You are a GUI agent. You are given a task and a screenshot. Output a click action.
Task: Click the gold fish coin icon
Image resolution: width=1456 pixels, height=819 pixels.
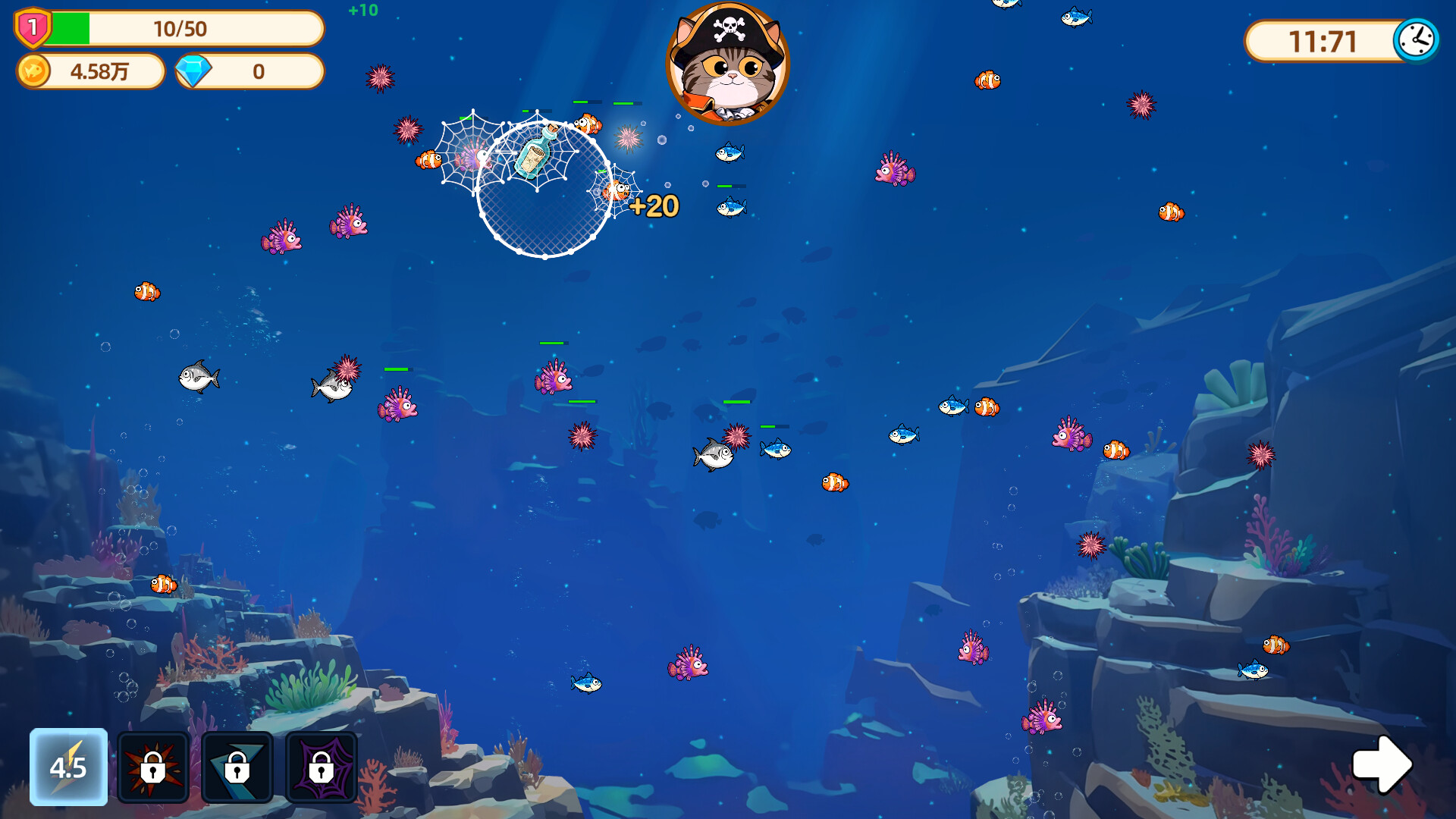tap(34, 71)
